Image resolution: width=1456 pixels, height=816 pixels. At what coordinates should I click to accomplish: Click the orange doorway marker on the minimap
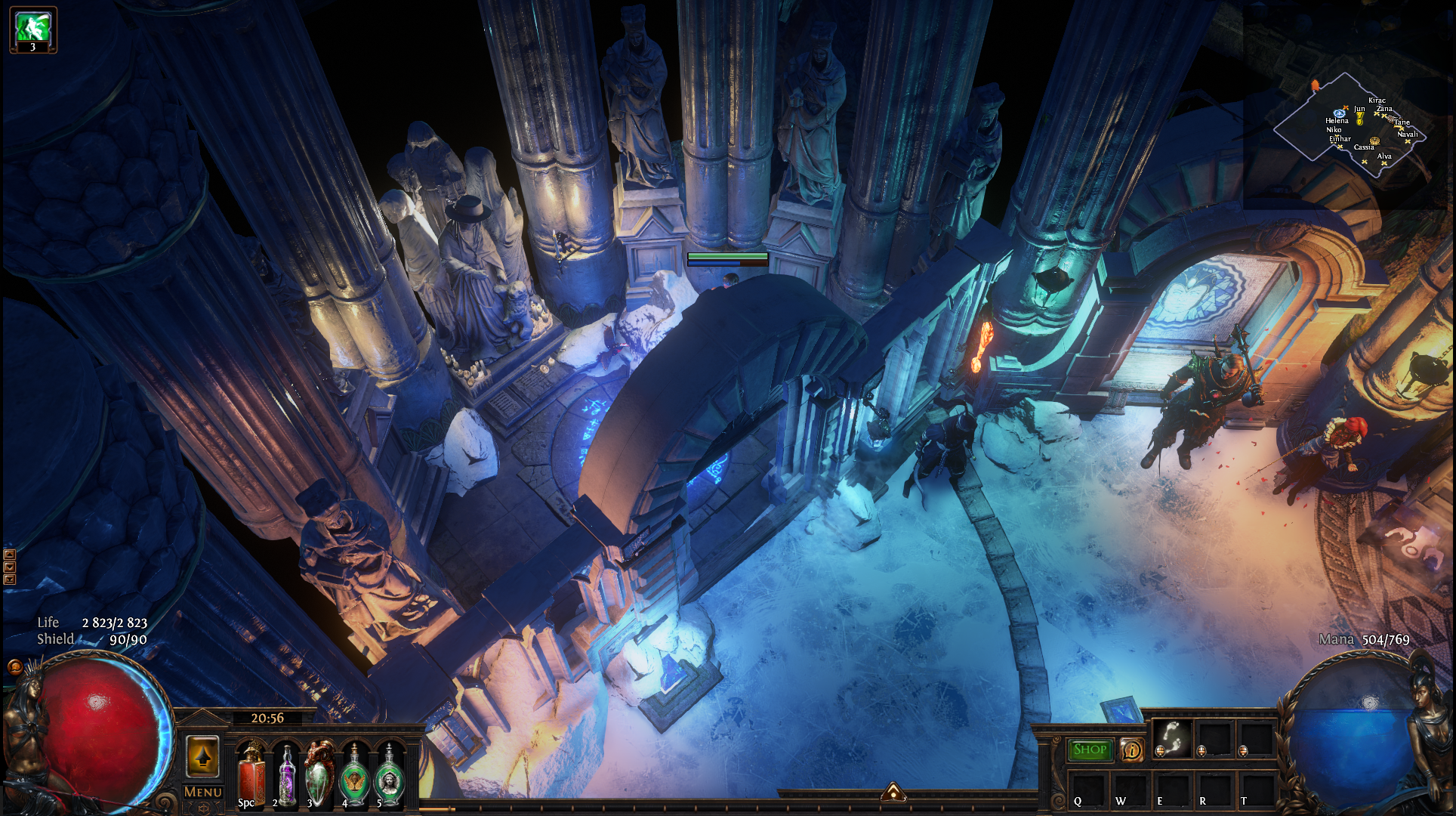[x=1316, y=85]
